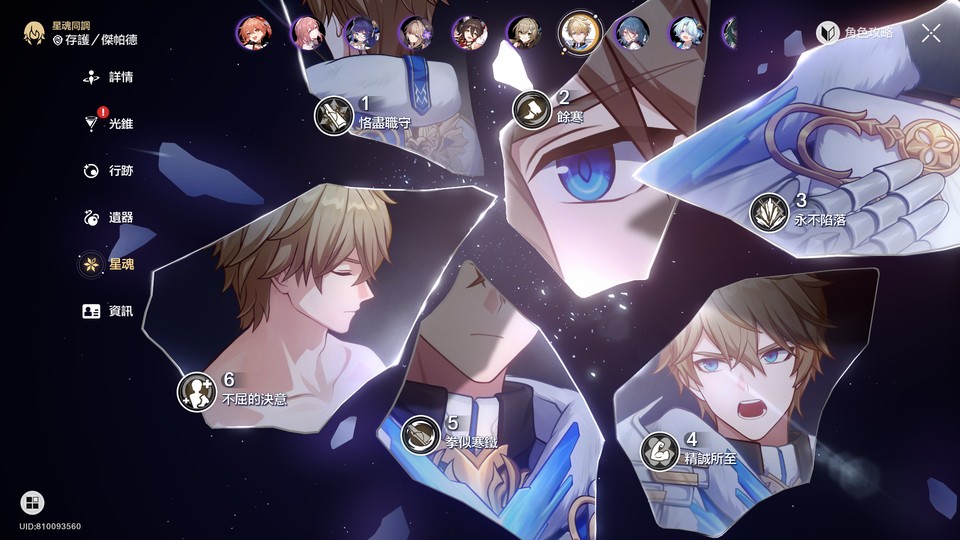Open eidolon 4 精誠所至 icon
Image resolution: width=960 pixels, height=540 pixels.
pyautogui.click(x=659, y=450)
